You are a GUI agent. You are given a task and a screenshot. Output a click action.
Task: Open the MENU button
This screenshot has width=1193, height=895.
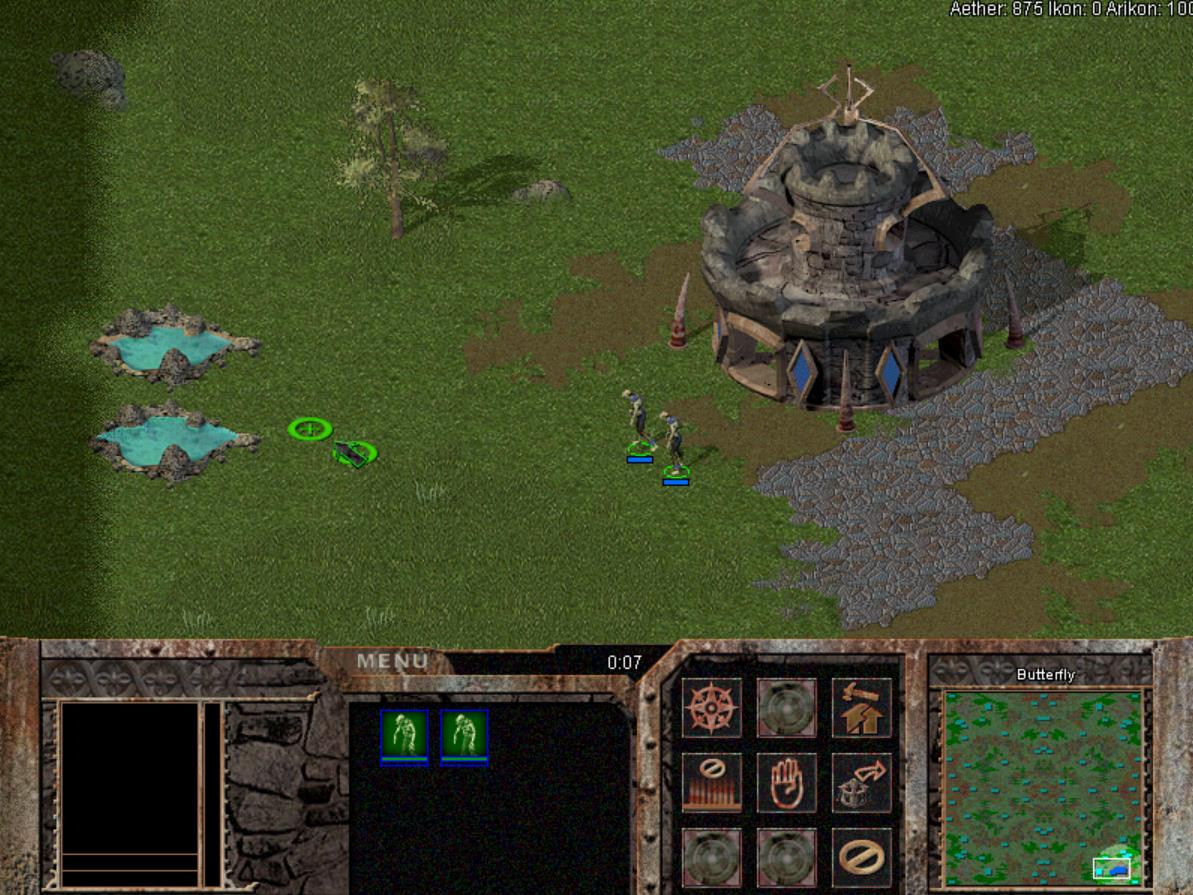click(392, 661)
